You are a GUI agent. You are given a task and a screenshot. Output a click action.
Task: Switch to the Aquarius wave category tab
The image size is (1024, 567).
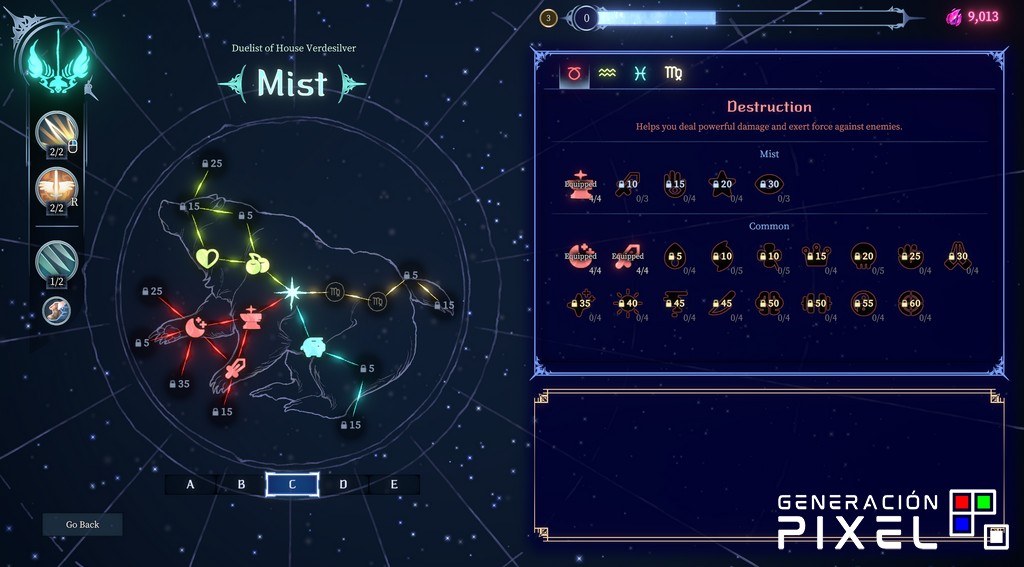(x=607, y=73)
